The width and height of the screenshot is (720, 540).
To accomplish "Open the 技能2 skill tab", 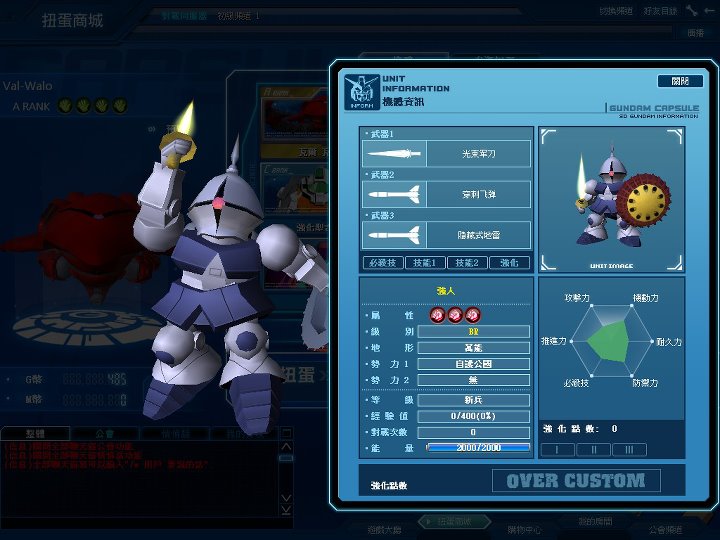I will [467, 263].
